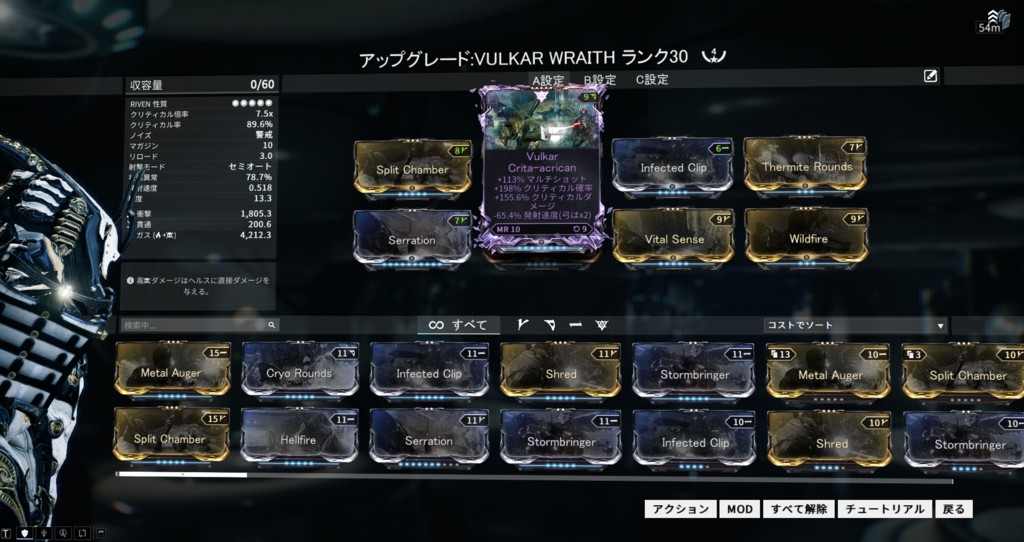This screenshot has height=542, width=1024.
Task: Pick the equipped Thermite Rounds mod
Action: click(806, 166)
